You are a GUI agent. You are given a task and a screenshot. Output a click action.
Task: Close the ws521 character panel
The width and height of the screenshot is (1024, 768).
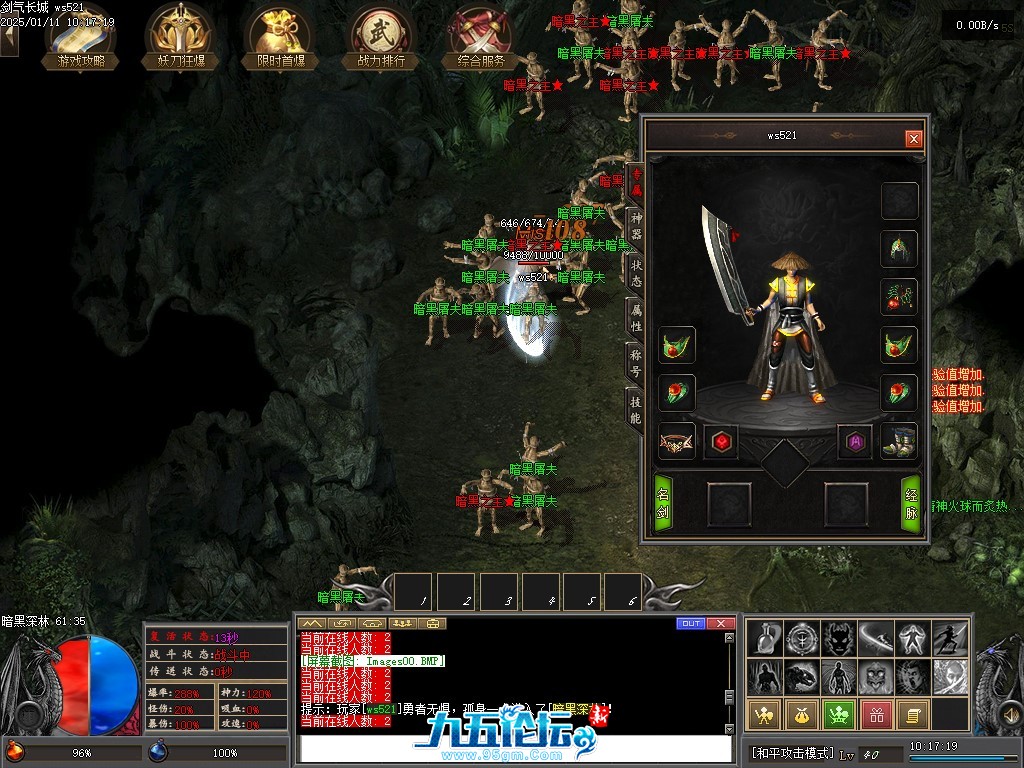pyautogui.click(x=913, y=139)
